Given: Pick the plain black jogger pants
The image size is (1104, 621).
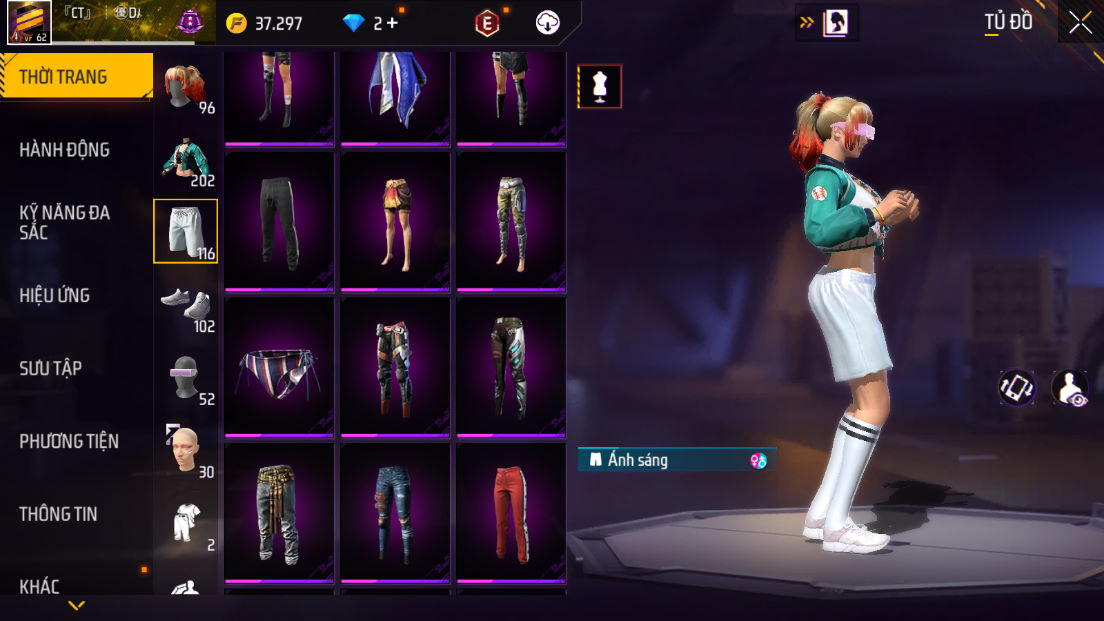Looking at the screenshot, I should [279, 220].
